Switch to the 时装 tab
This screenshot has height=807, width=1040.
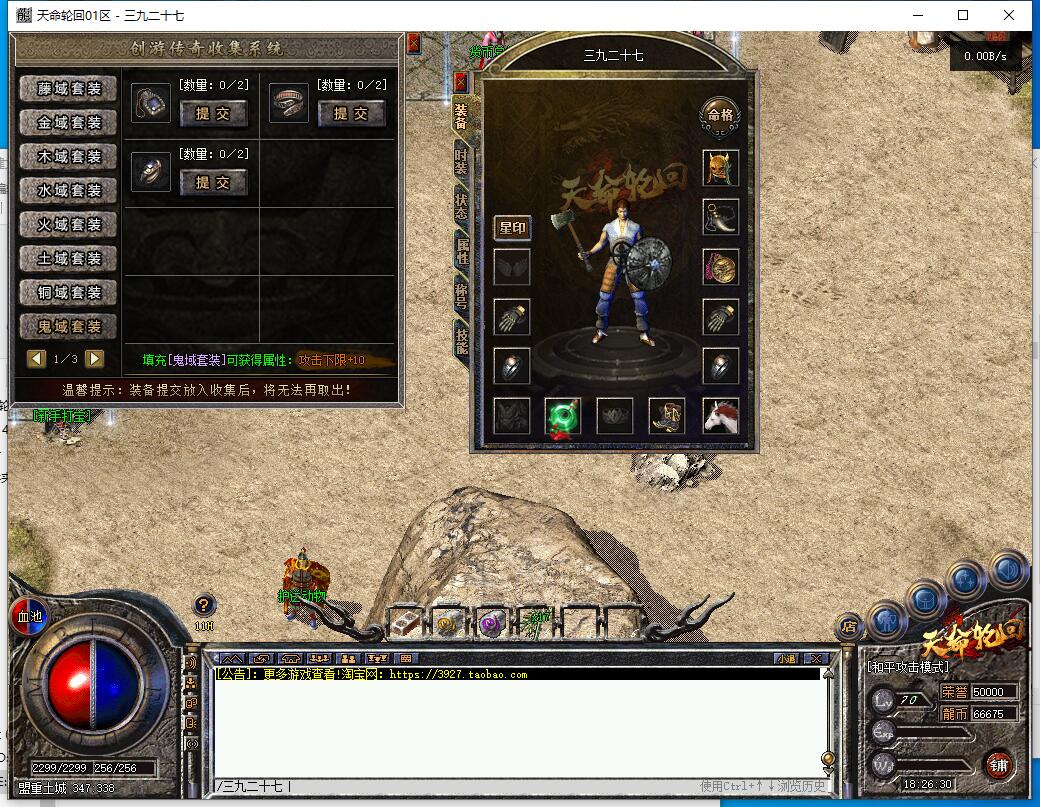[461, 160]
